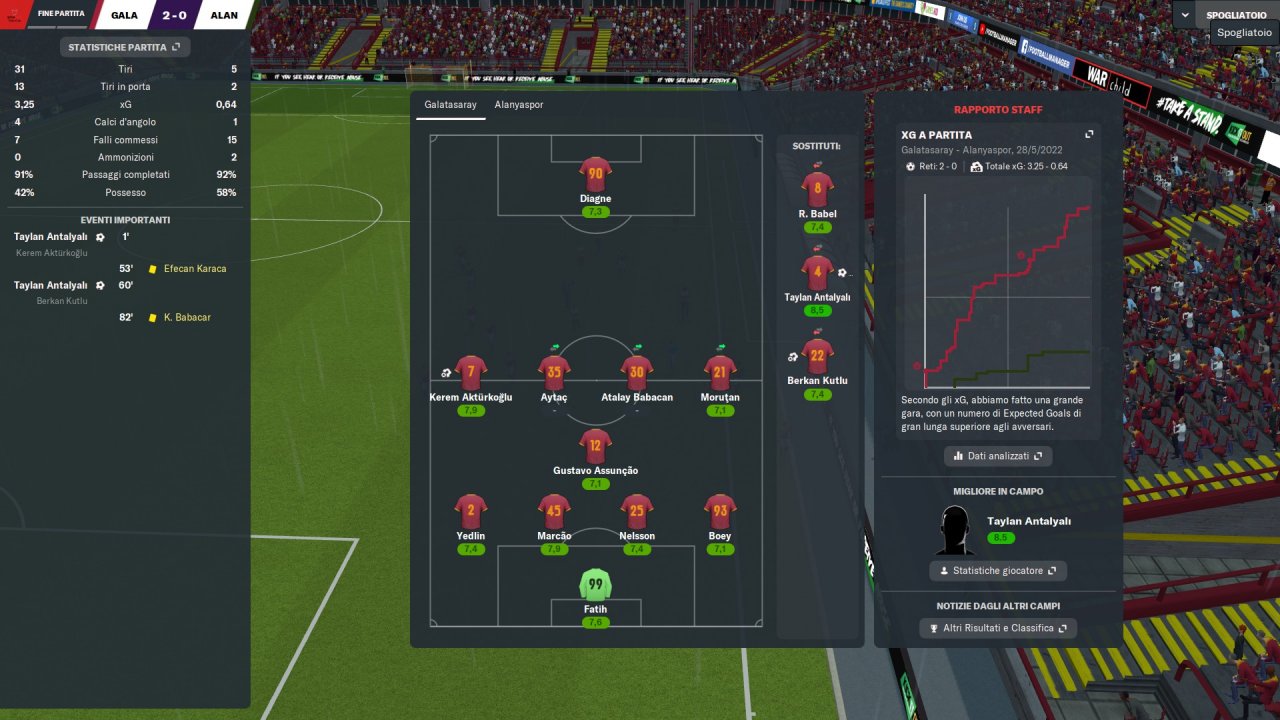Select striker Diagne's shirt number 90
This screenshot has height=720, width=1280.
[595, 174]
